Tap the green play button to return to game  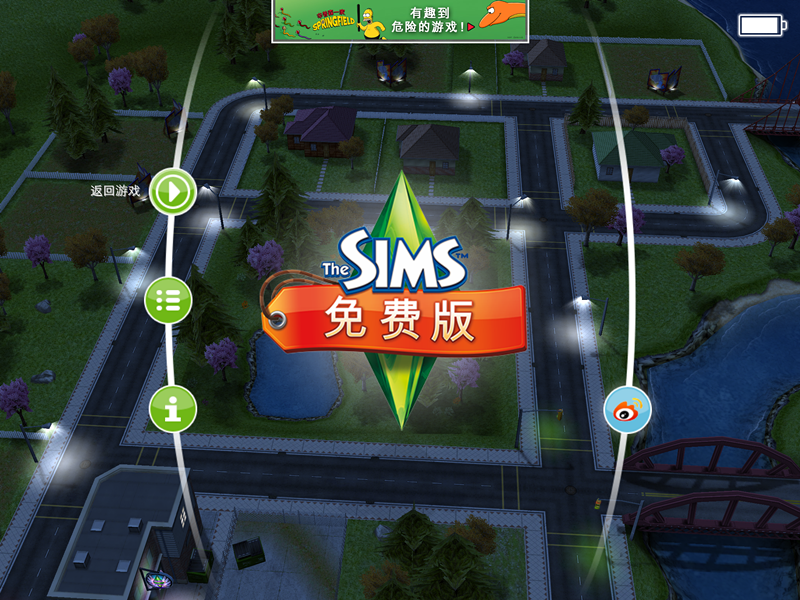(173, 191)
